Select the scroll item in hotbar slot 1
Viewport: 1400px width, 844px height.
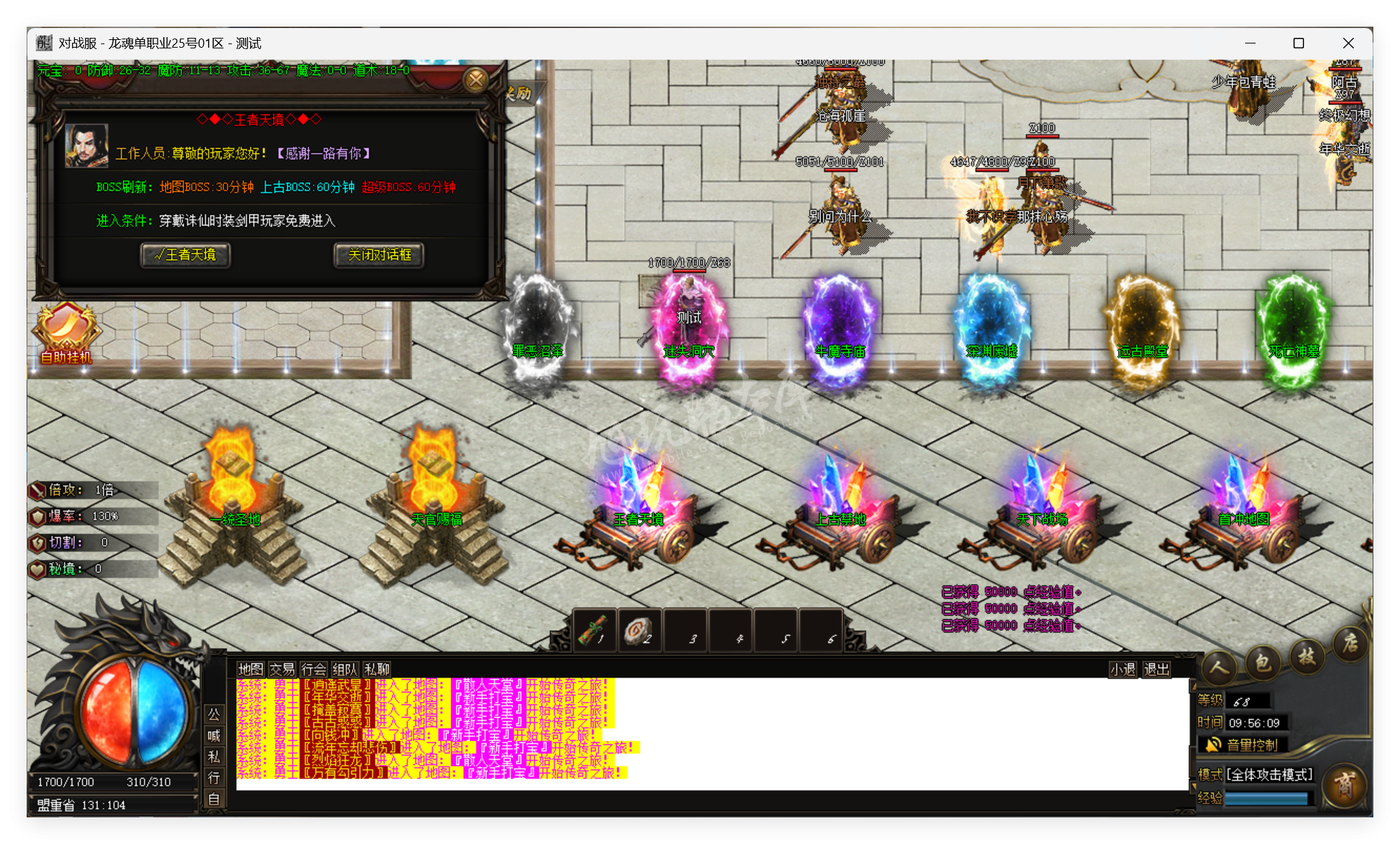click(595, 630)
